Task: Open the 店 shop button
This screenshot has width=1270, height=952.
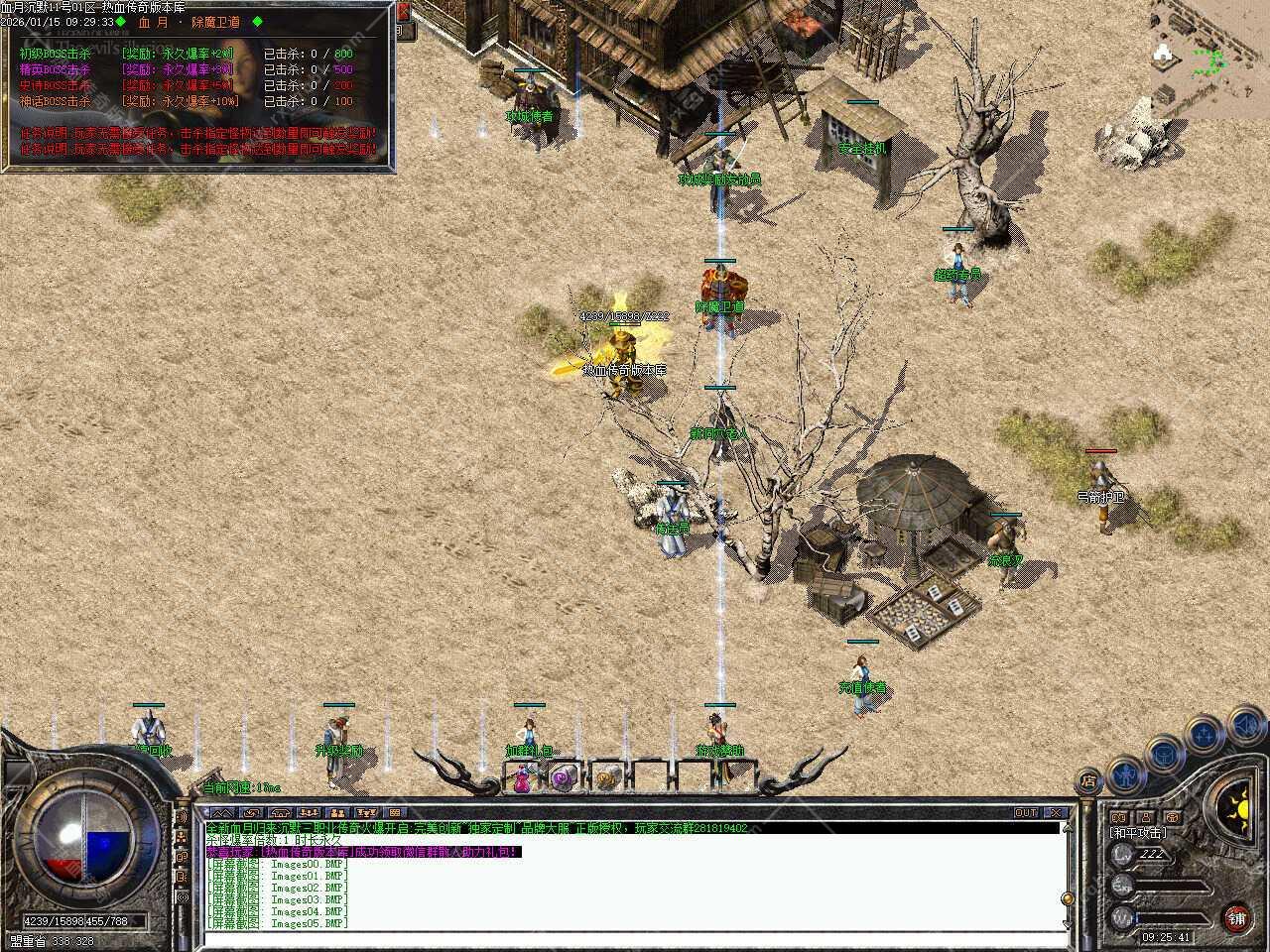Action: click(x=1089, y=781)
